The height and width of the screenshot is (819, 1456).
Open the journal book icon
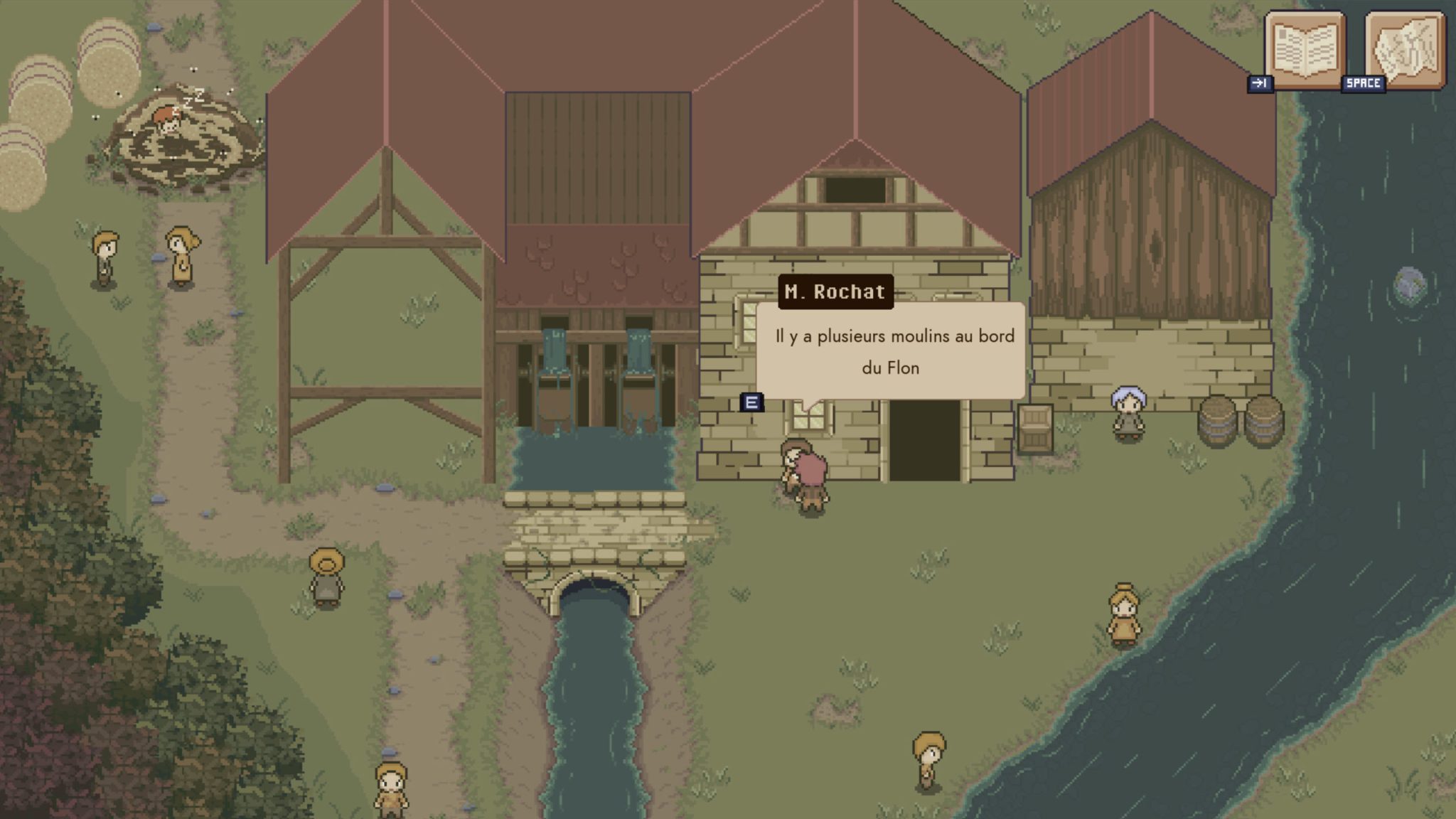1305,50
